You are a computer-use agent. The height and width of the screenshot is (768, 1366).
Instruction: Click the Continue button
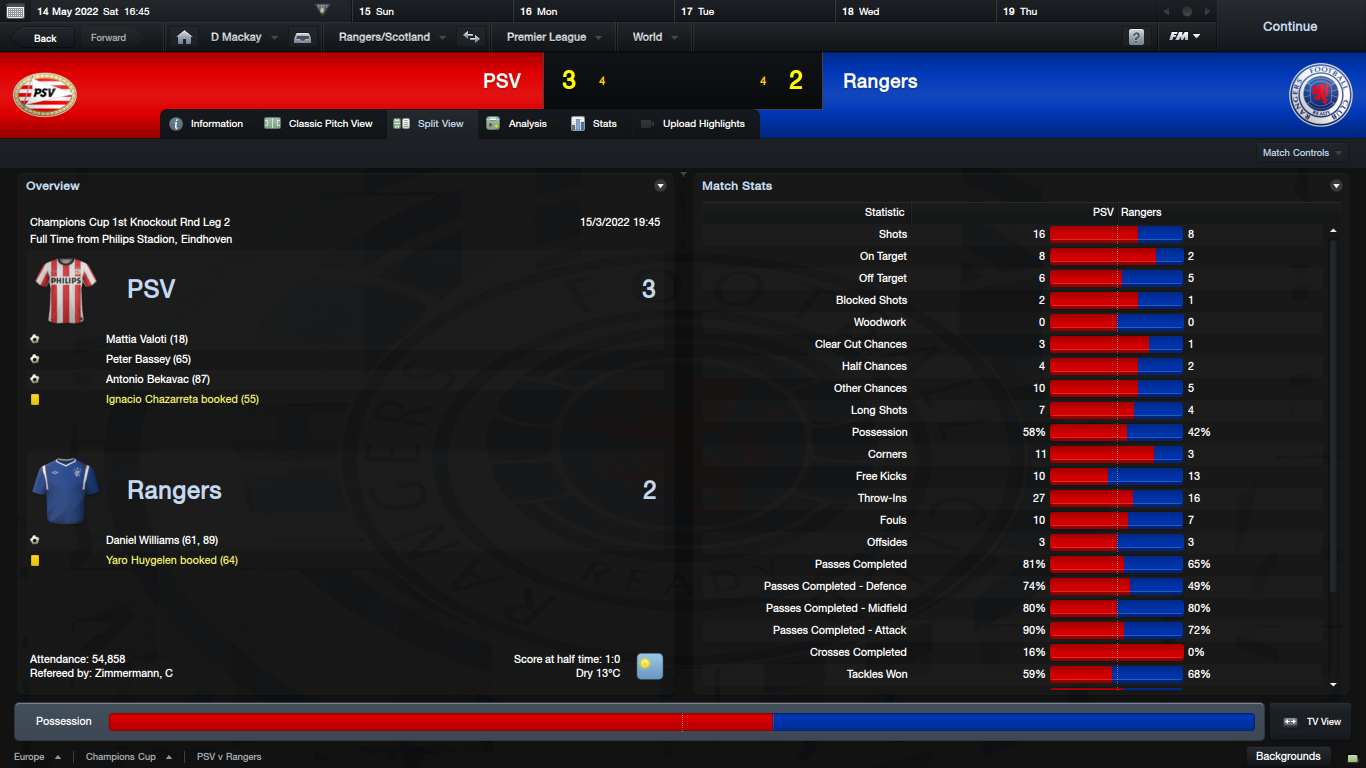pos(1289,27)
